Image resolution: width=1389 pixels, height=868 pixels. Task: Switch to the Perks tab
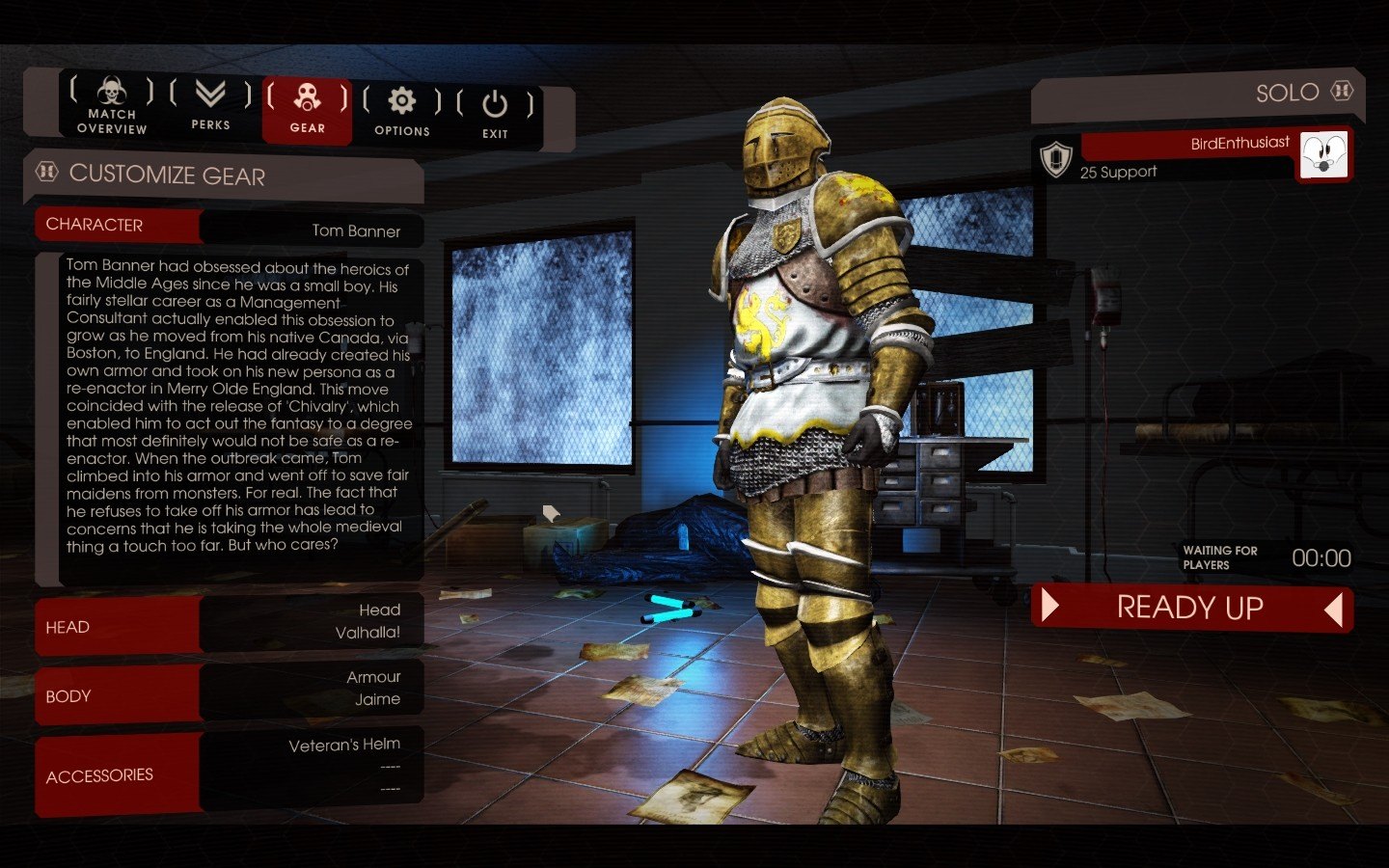(x=210, y=106)
